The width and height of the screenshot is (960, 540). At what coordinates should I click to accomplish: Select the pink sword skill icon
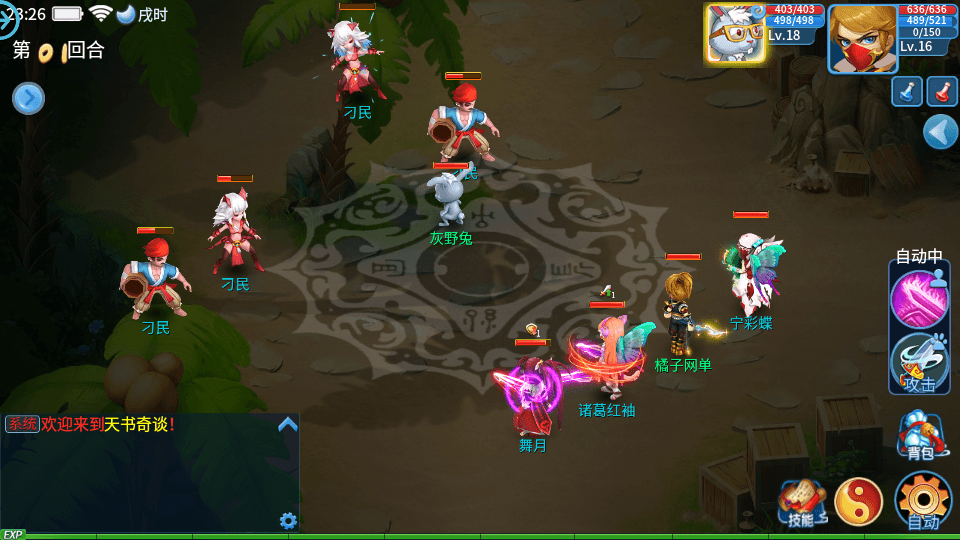pos(919,299)
